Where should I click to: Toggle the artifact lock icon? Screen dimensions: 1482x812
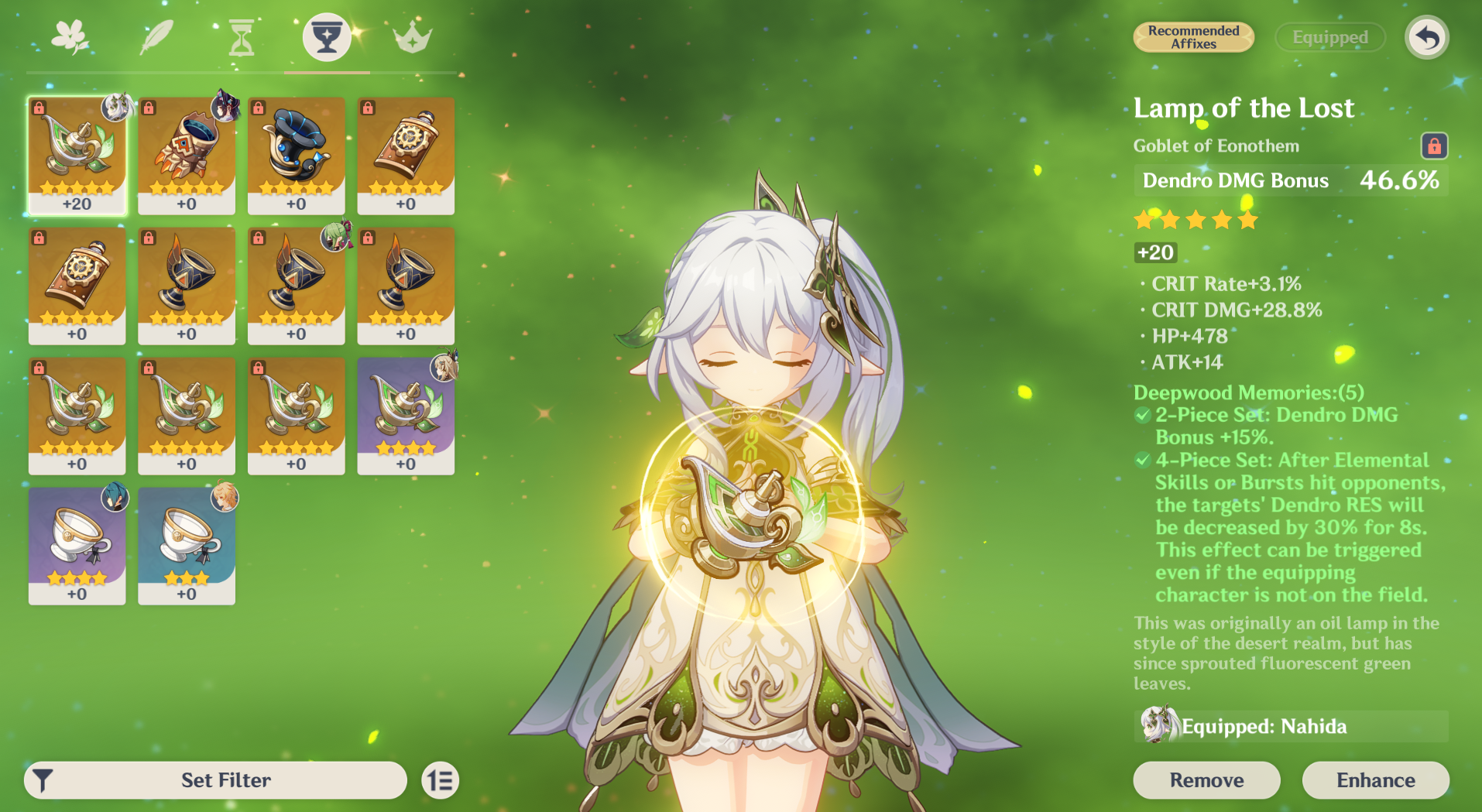tap(1434, 146)
